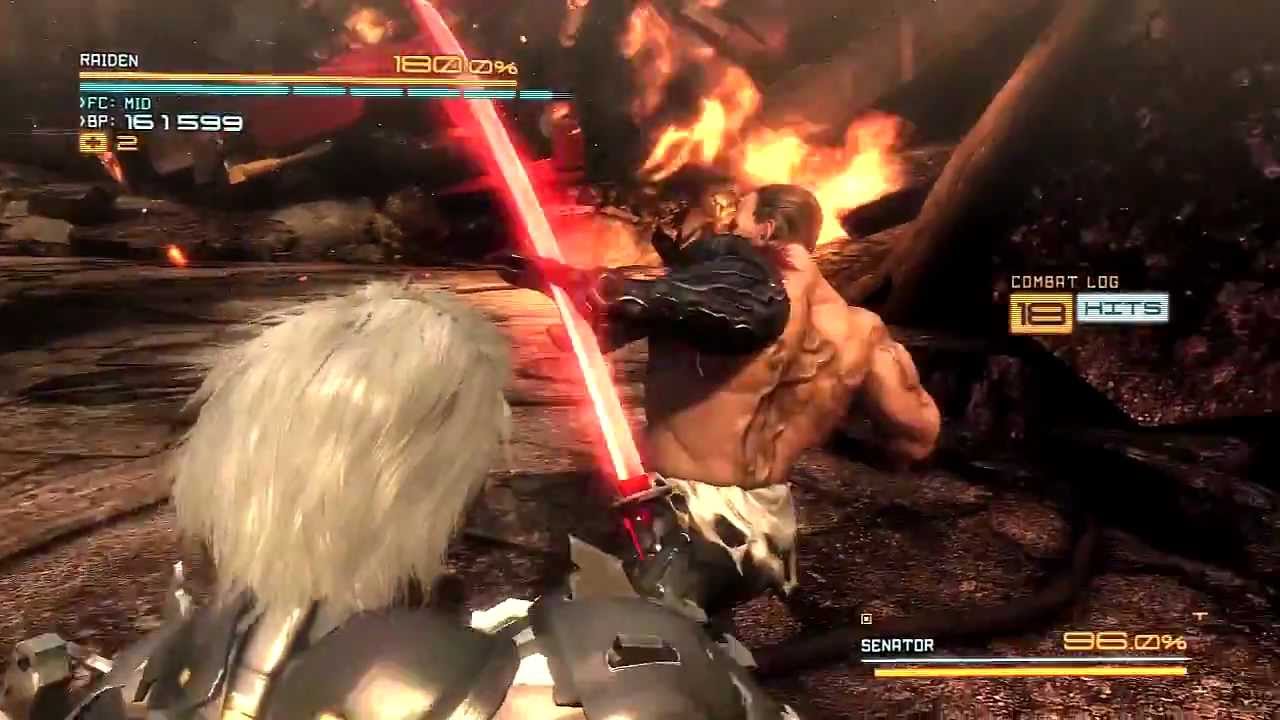Click the BP: 161599 battle points counter

point(160,123)
